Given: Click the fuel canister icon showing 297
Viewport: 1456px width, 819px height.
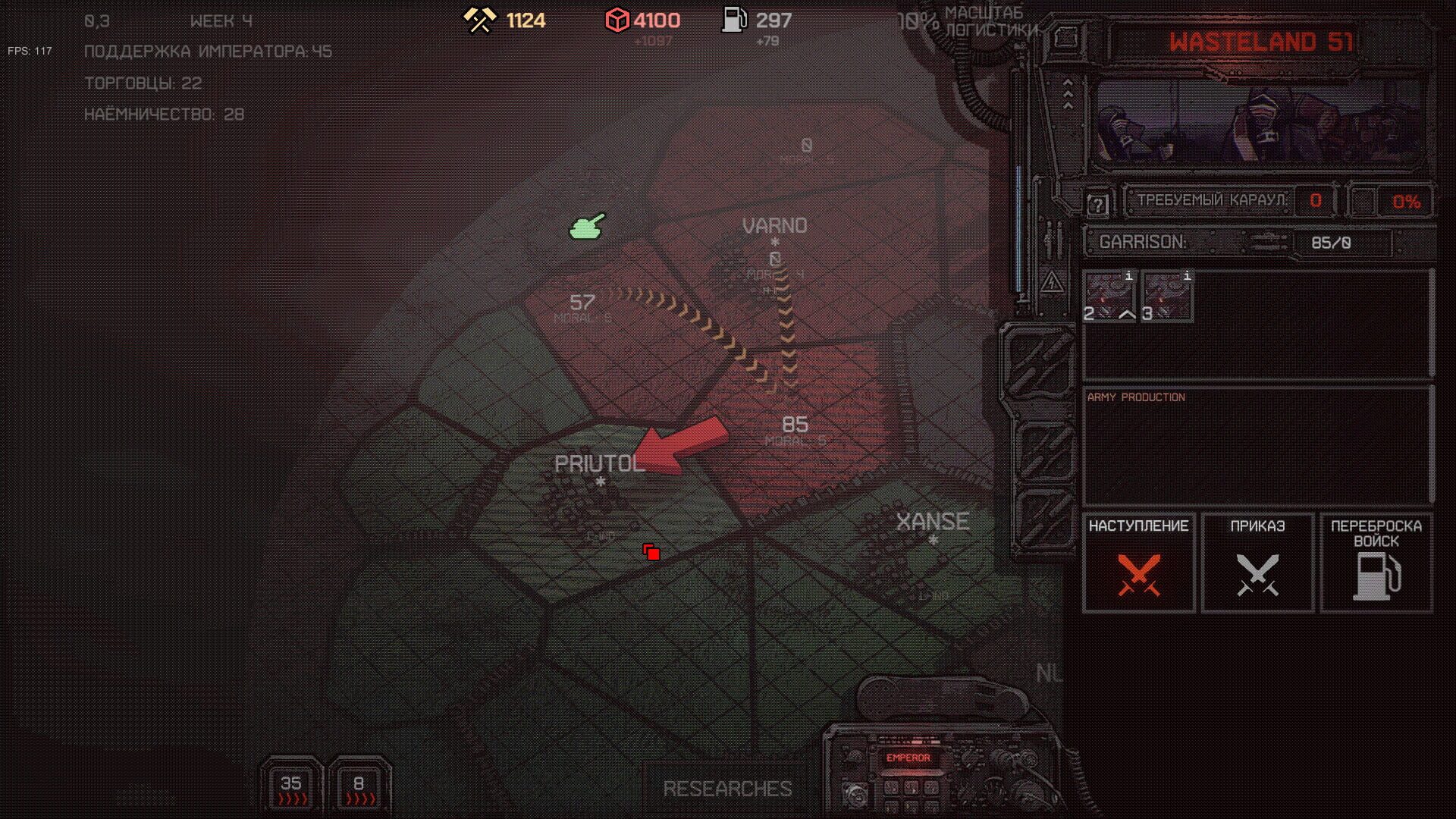Looking at the screenshot, I should [732, 20].
